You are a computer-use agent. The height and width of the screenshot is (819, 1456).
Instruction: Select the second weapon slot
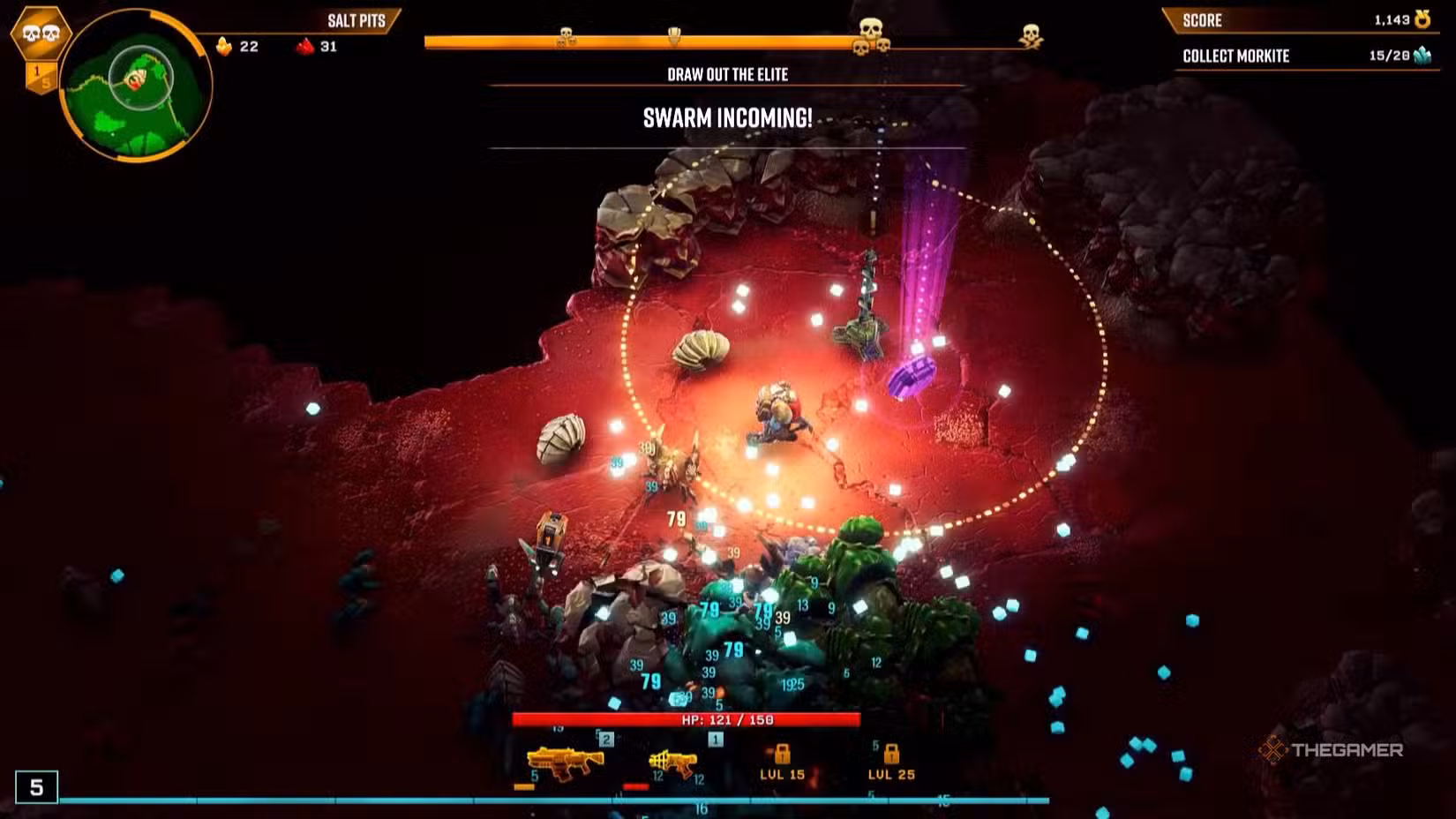[673, 763]
